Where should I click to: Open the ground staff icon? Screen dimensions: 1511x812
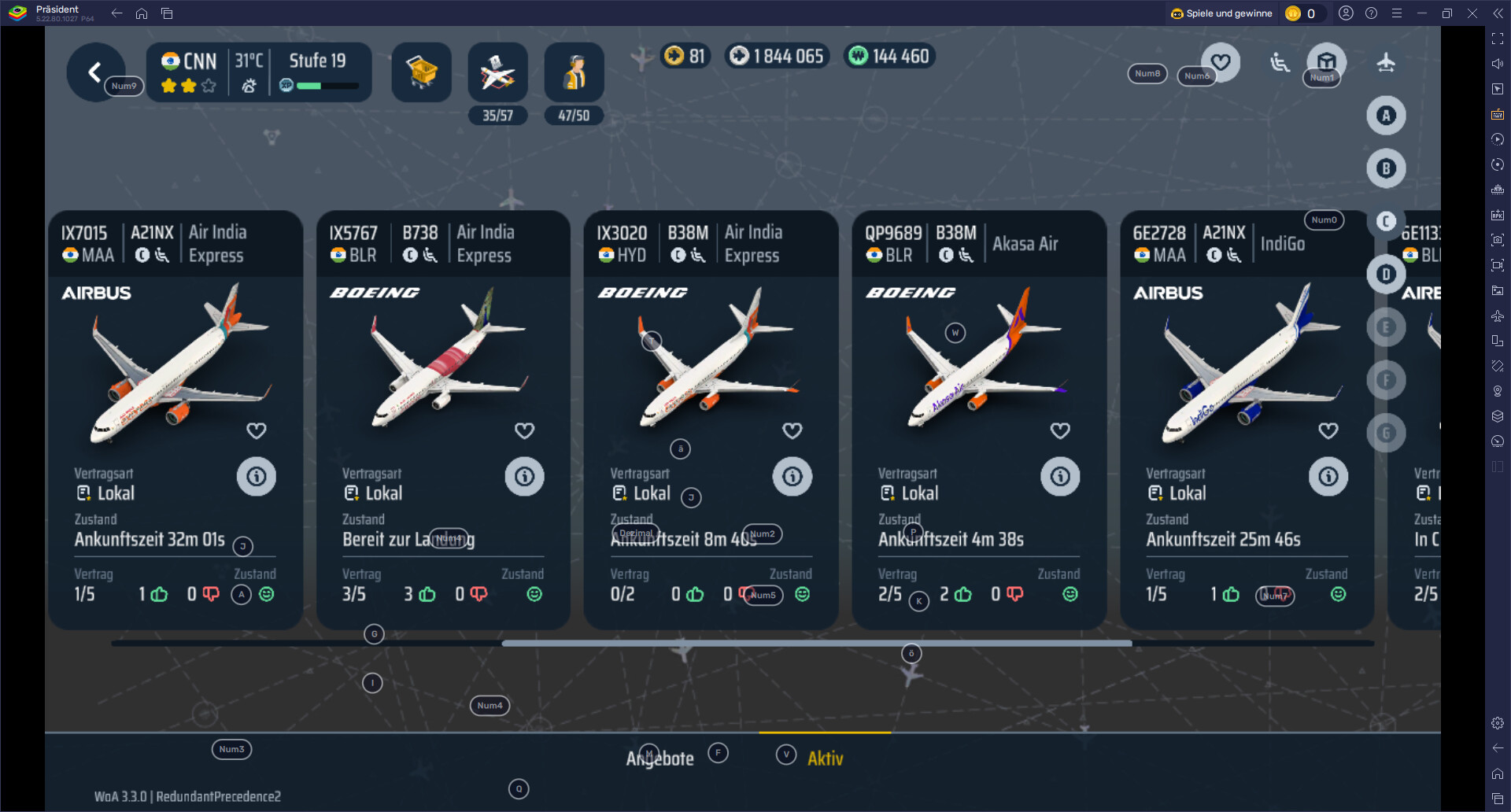[574, 72]
